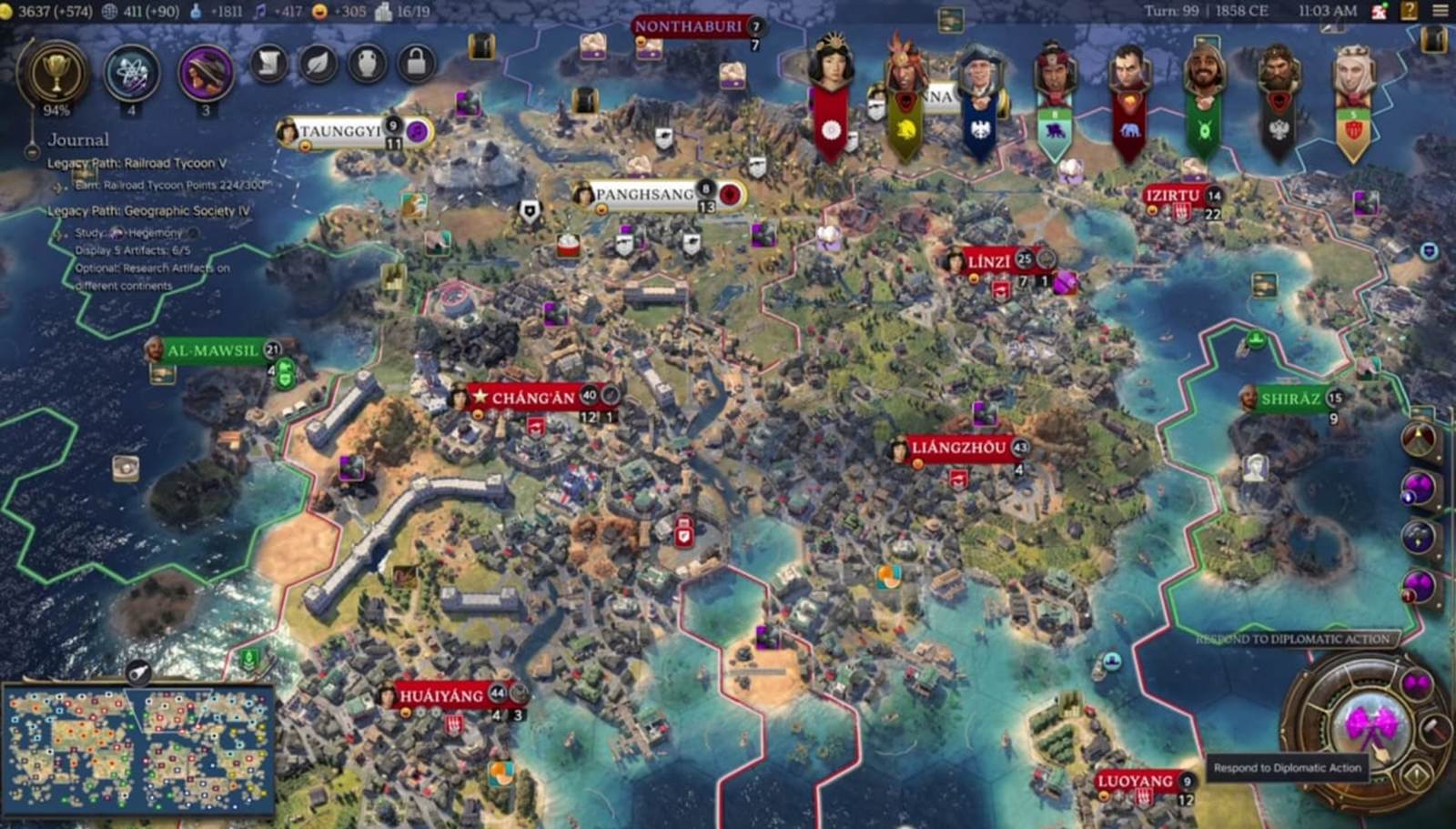Open the Civilopedia question mark help
The height and width of the screenshot is (829, 1456).
coord(1409,11)
